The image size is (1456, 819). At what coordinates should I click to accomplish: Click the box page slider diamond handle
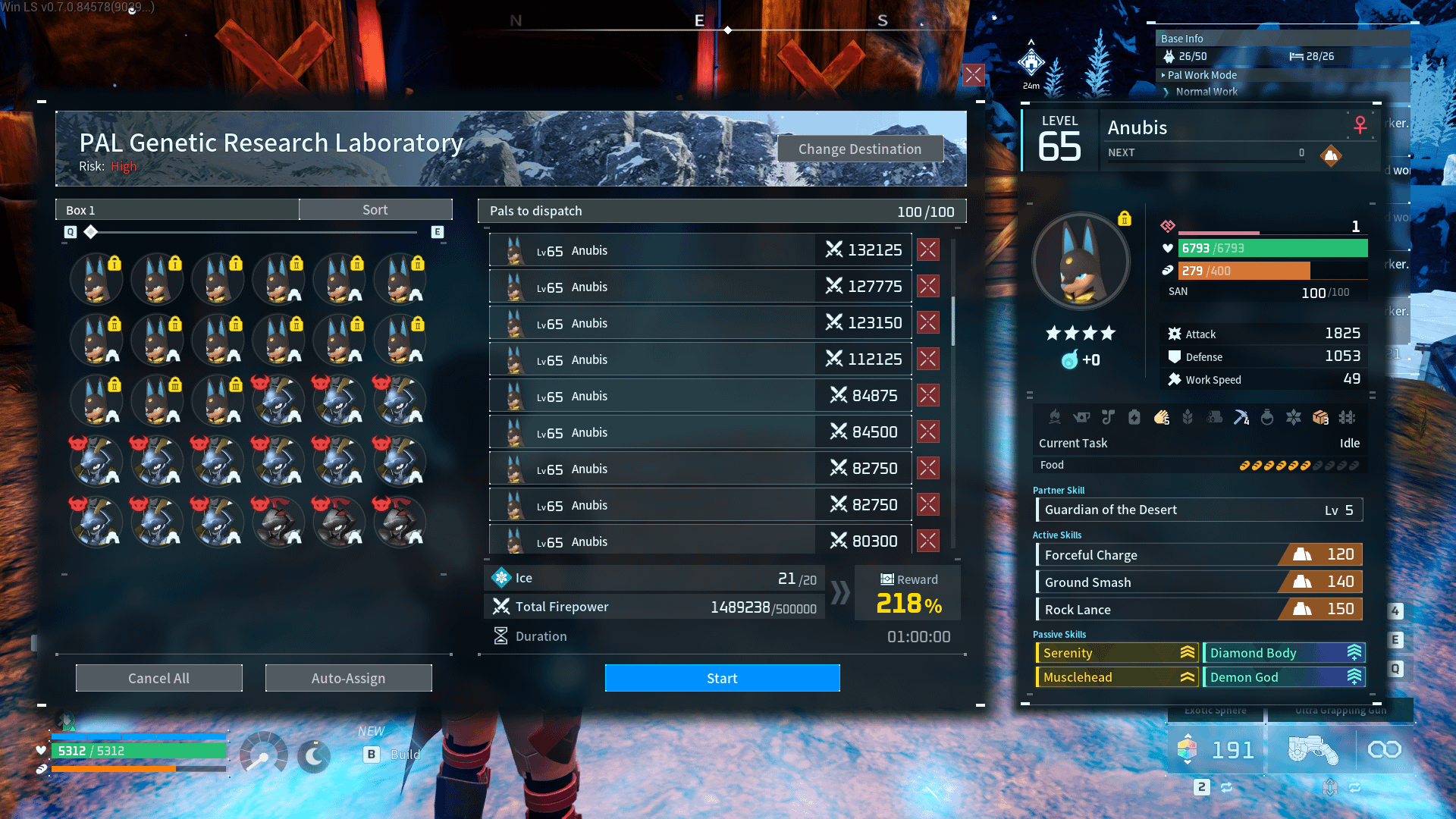91,232
